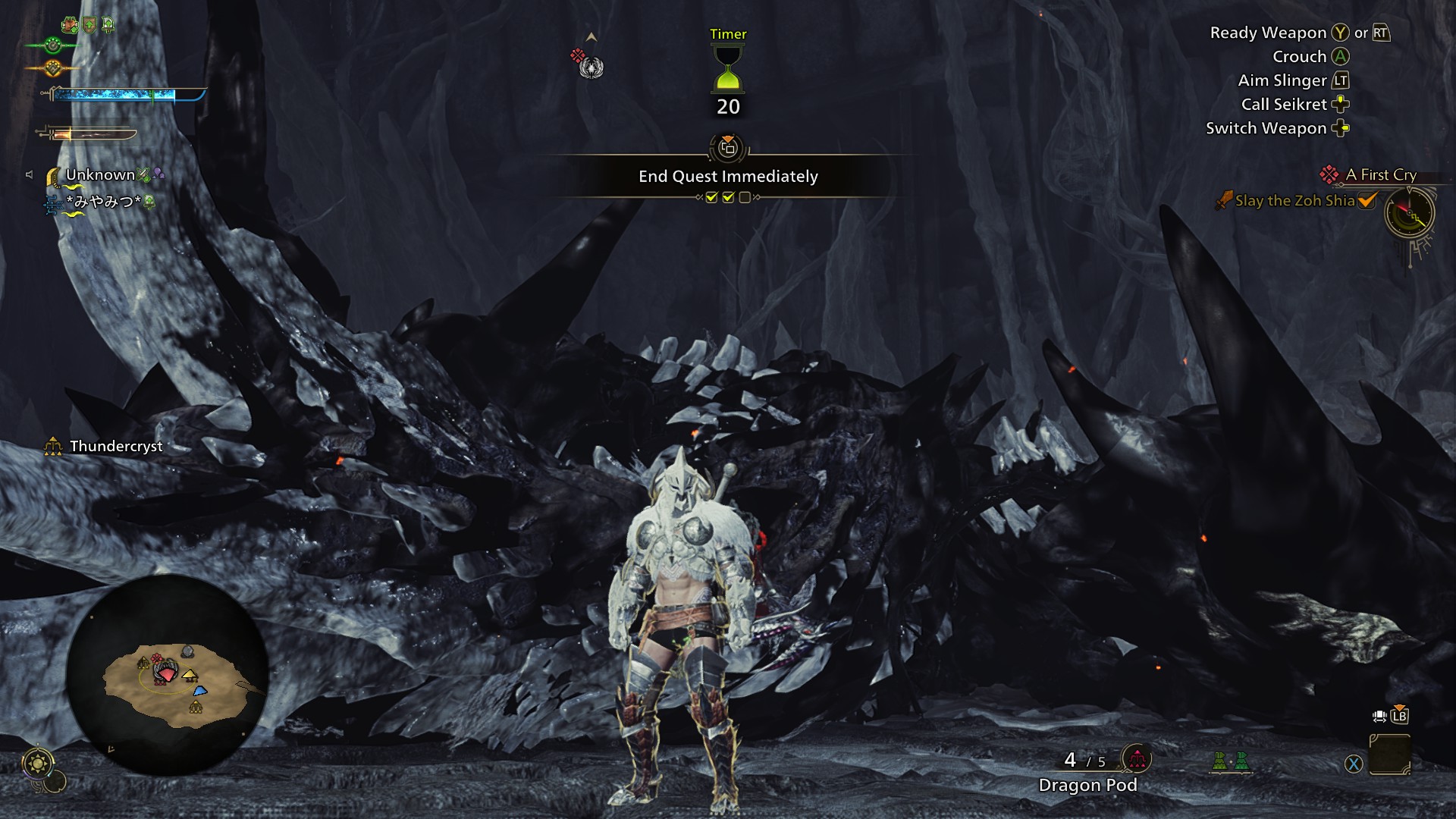
Task: Select party member みやみつ in the list
Action: pyautogui.click(x=103, y=202)
